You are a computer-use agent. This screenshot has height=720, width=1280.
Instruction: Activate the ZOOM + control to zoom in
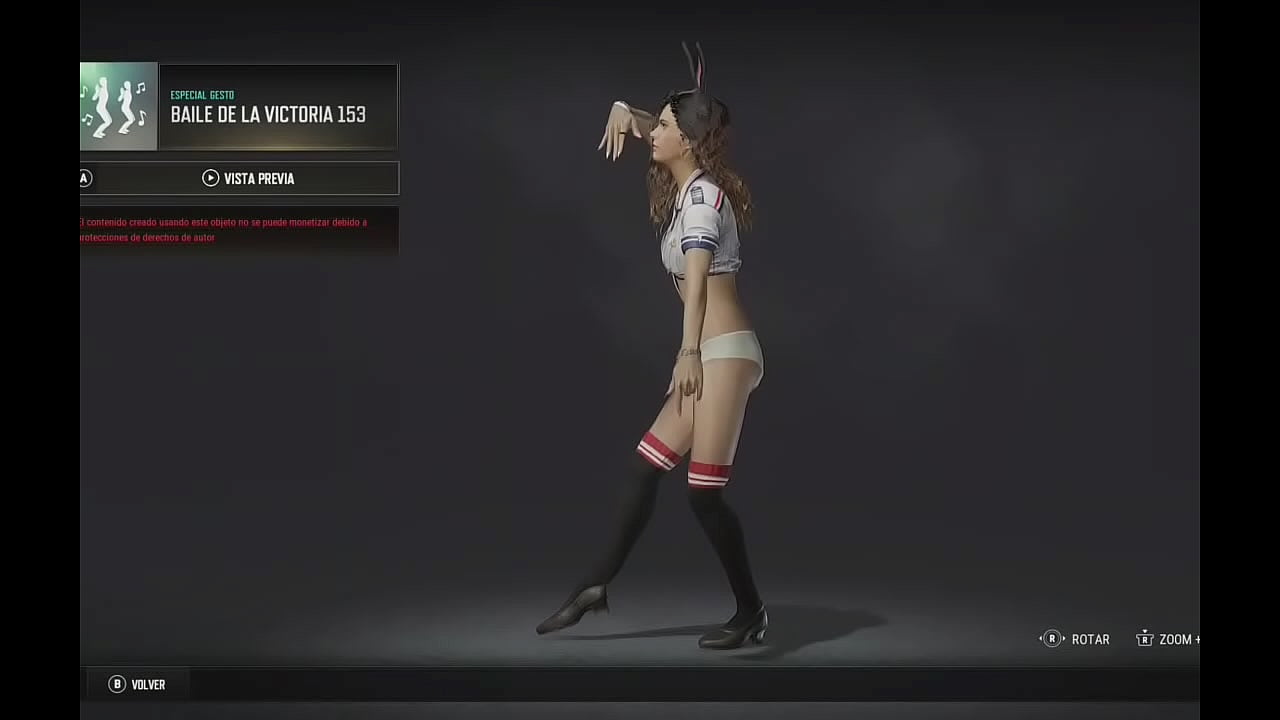pos(1170,638)
